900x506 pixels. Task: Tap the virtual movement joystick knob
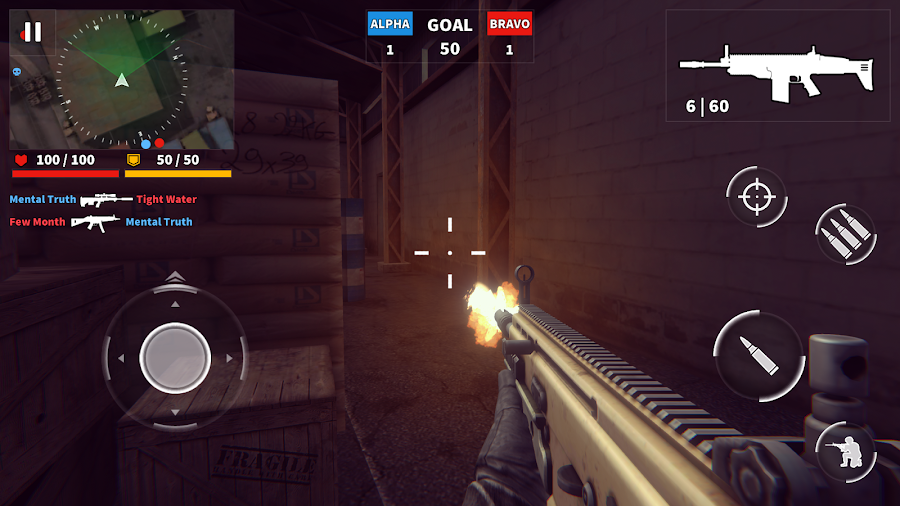click(175, 358)
